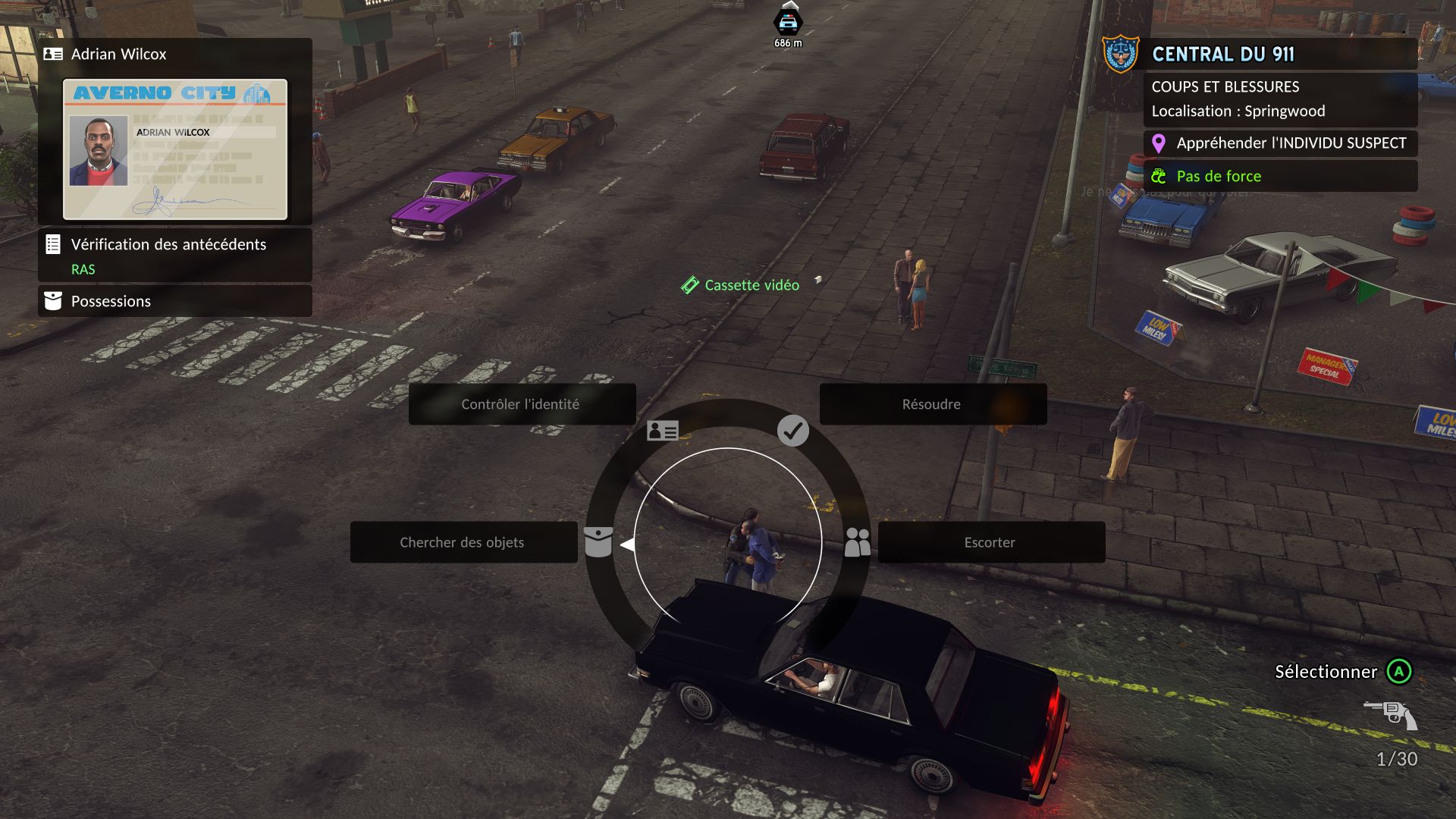Open the Central du 911 callout header
The image size is (1456, 819).
[x=1222, y=54]
